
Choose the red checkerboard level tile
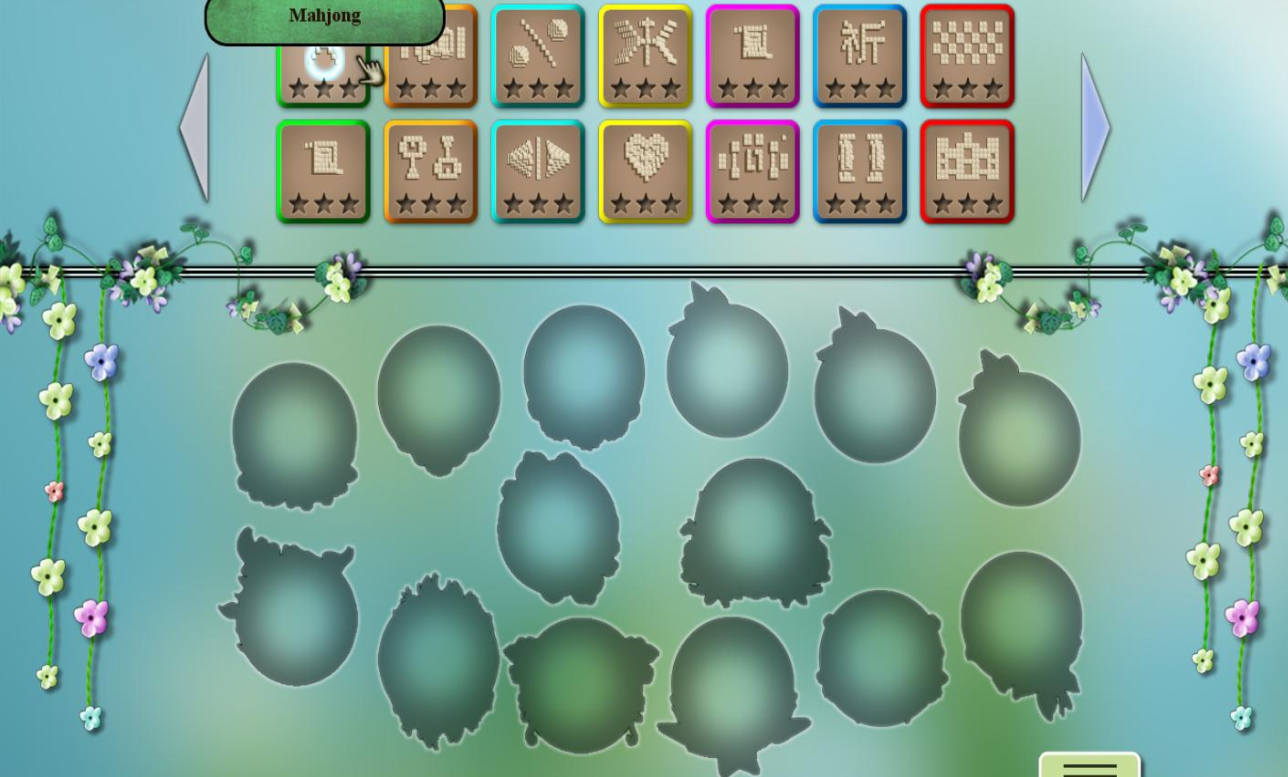(x=967, y=56)
